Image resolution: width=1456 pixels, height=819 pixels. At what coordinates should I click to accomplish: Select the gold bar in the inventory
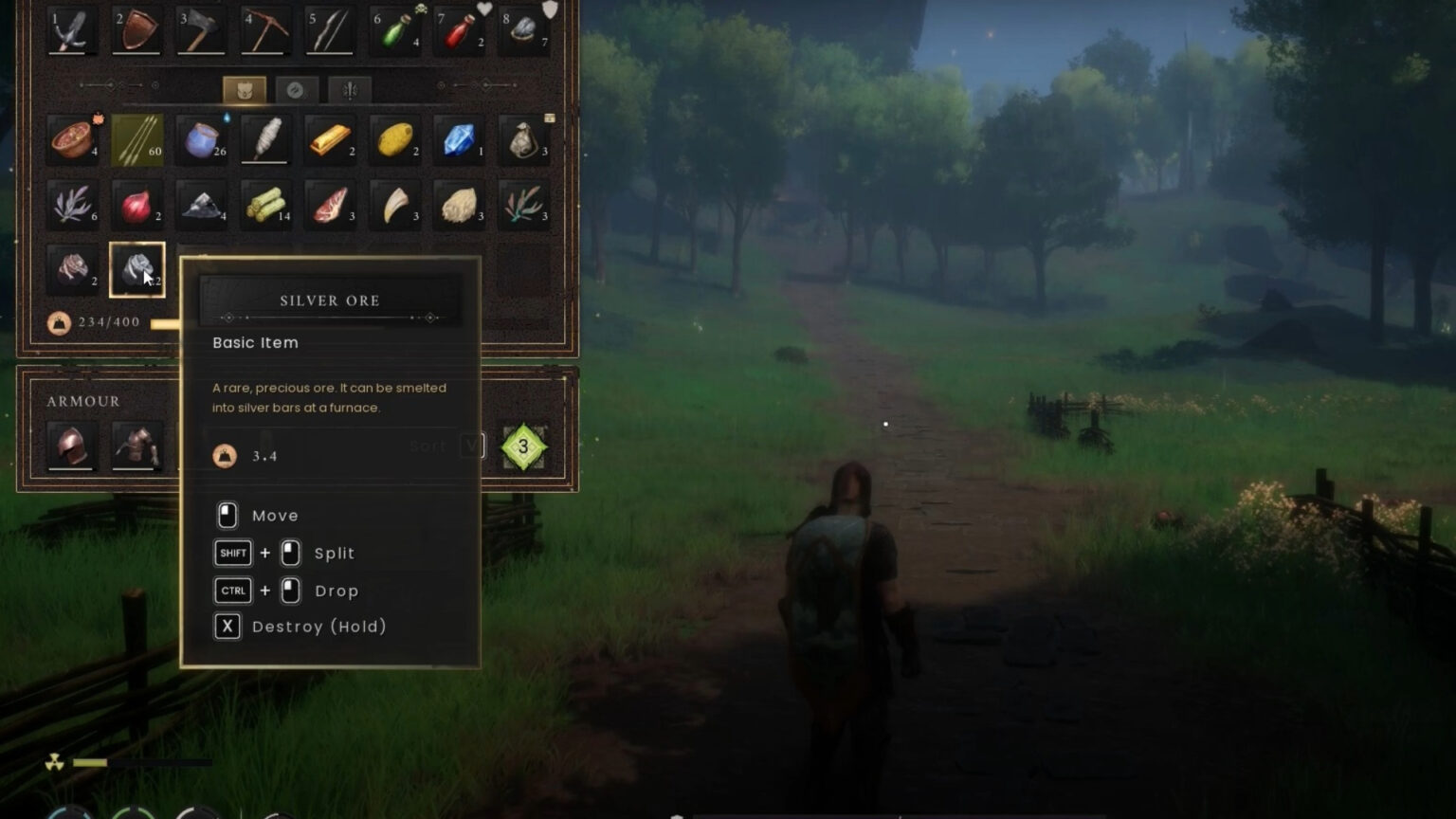[330, 139]
